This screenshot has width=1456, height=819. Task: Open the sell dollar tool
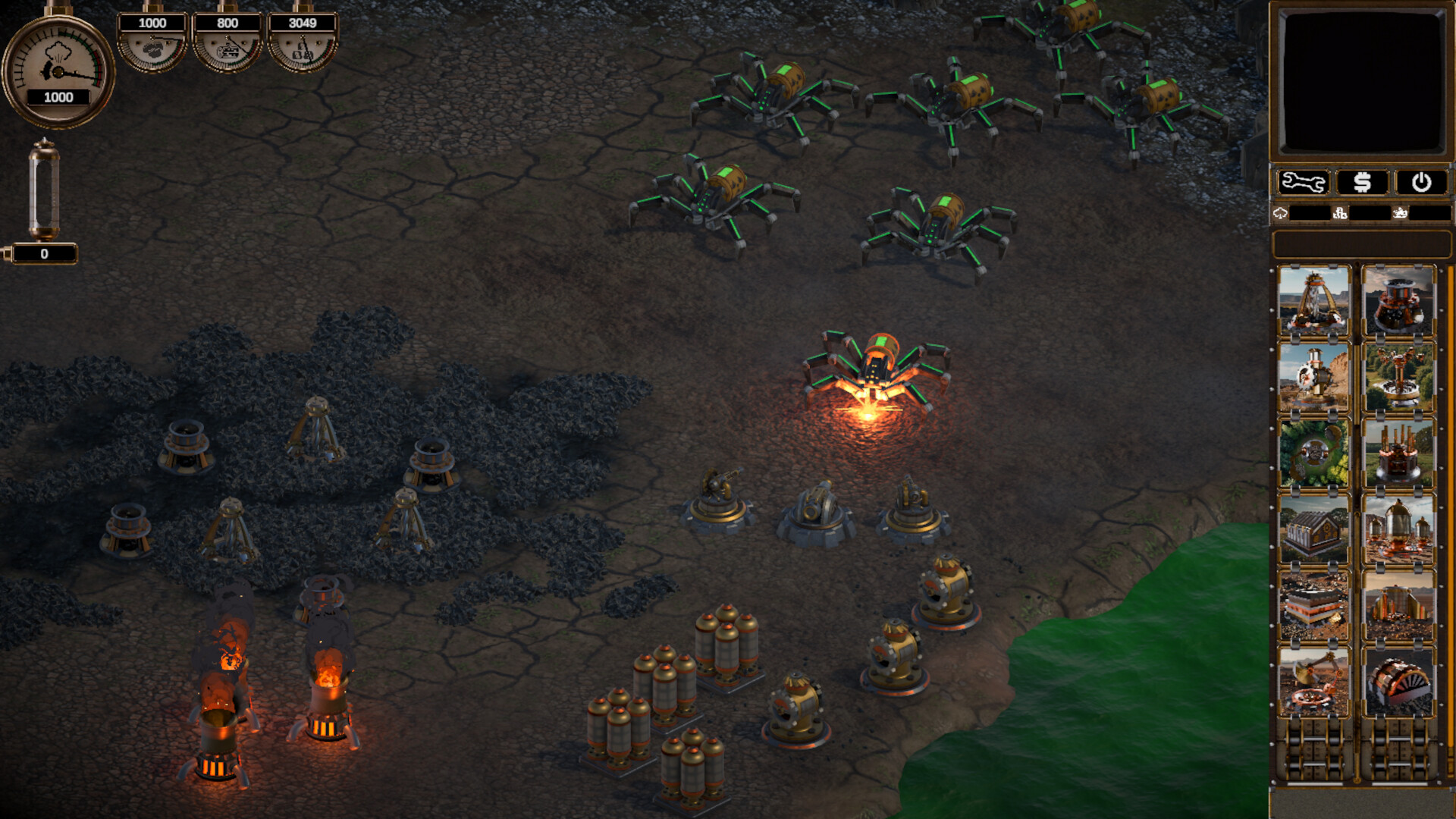click(1363, 182)
